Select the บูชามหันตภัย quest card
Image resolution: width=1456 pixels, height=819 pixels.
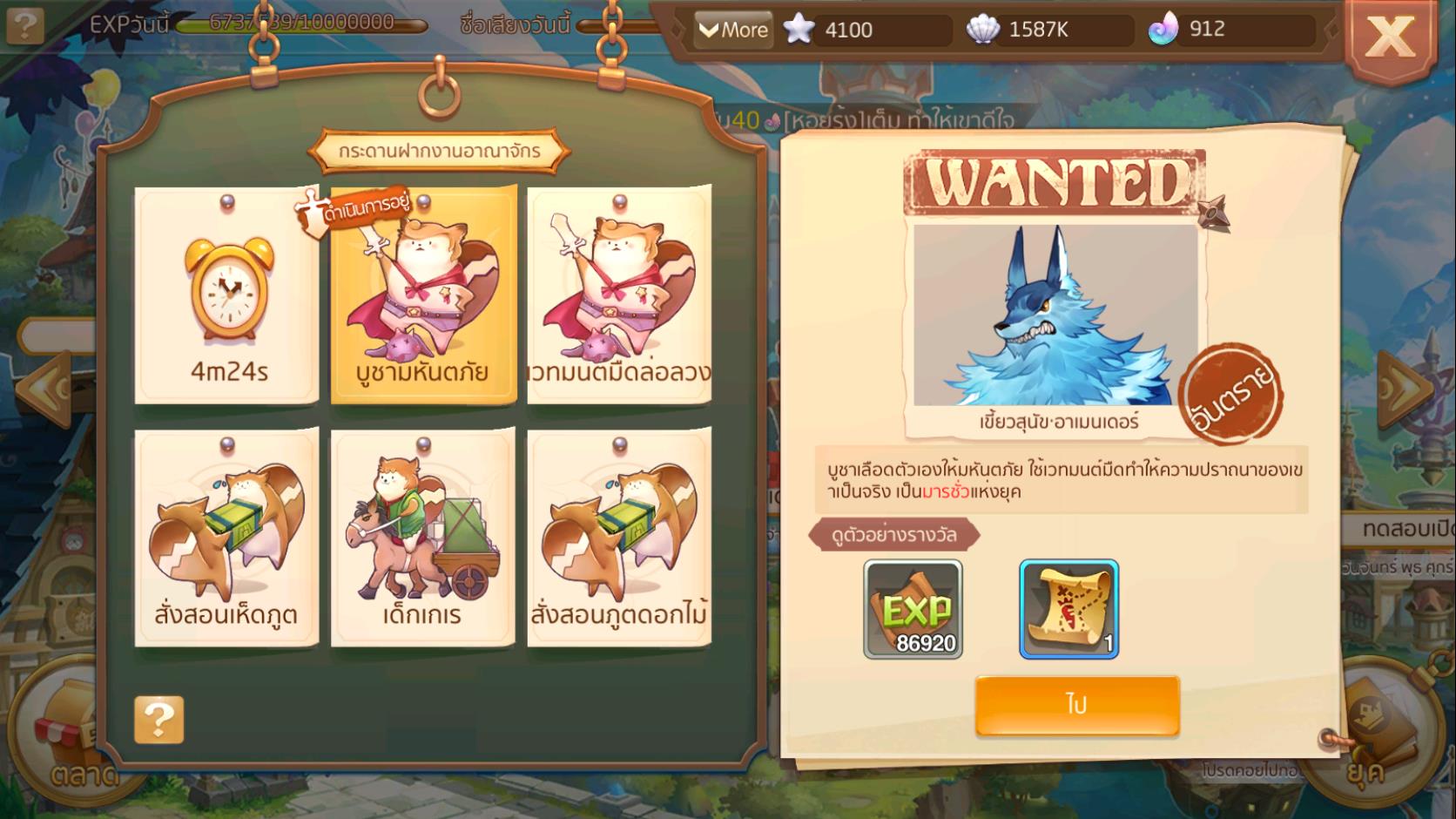423,295
